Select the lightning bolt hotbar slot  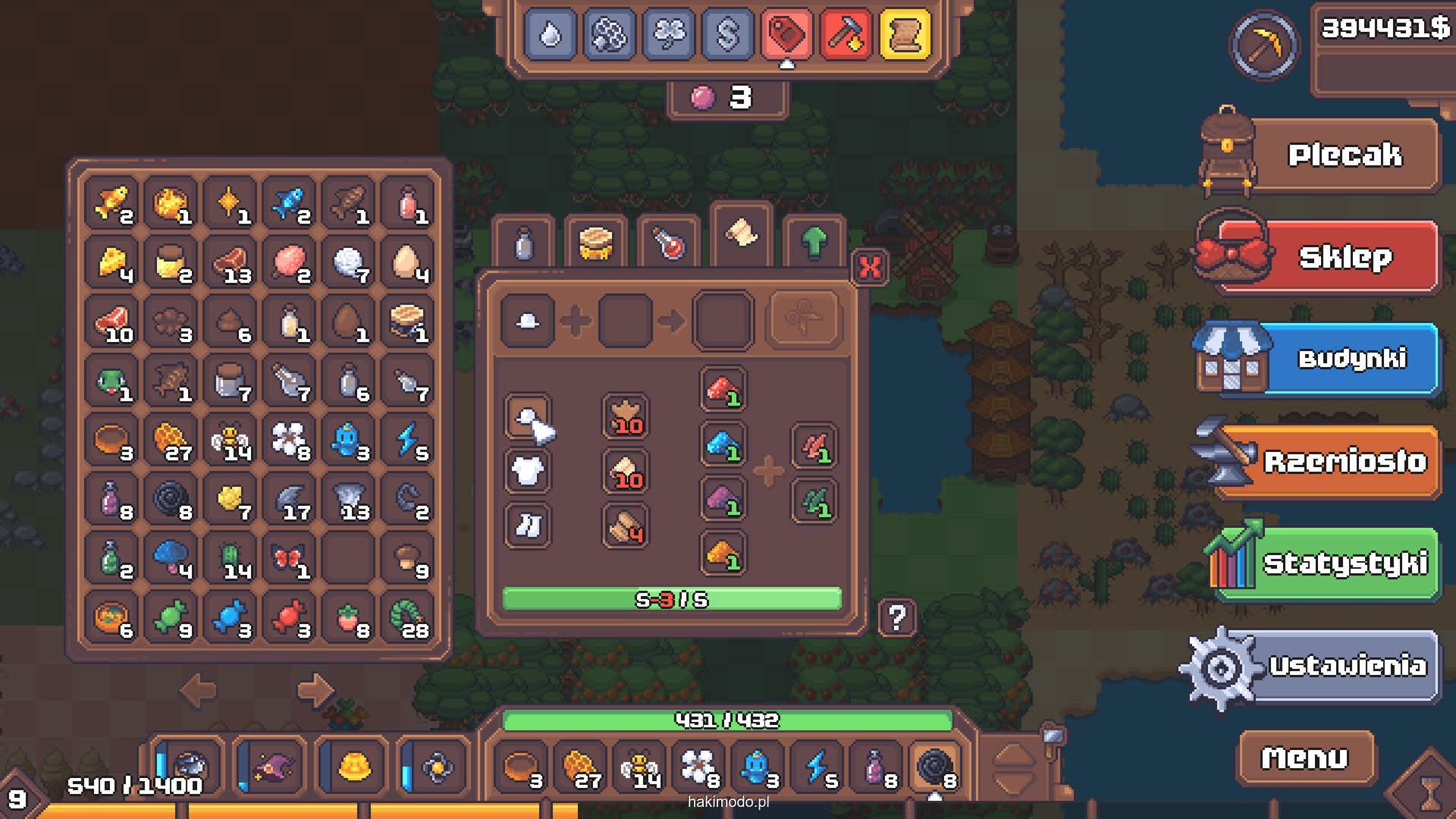pyautogui.click(x=818, y=767)
